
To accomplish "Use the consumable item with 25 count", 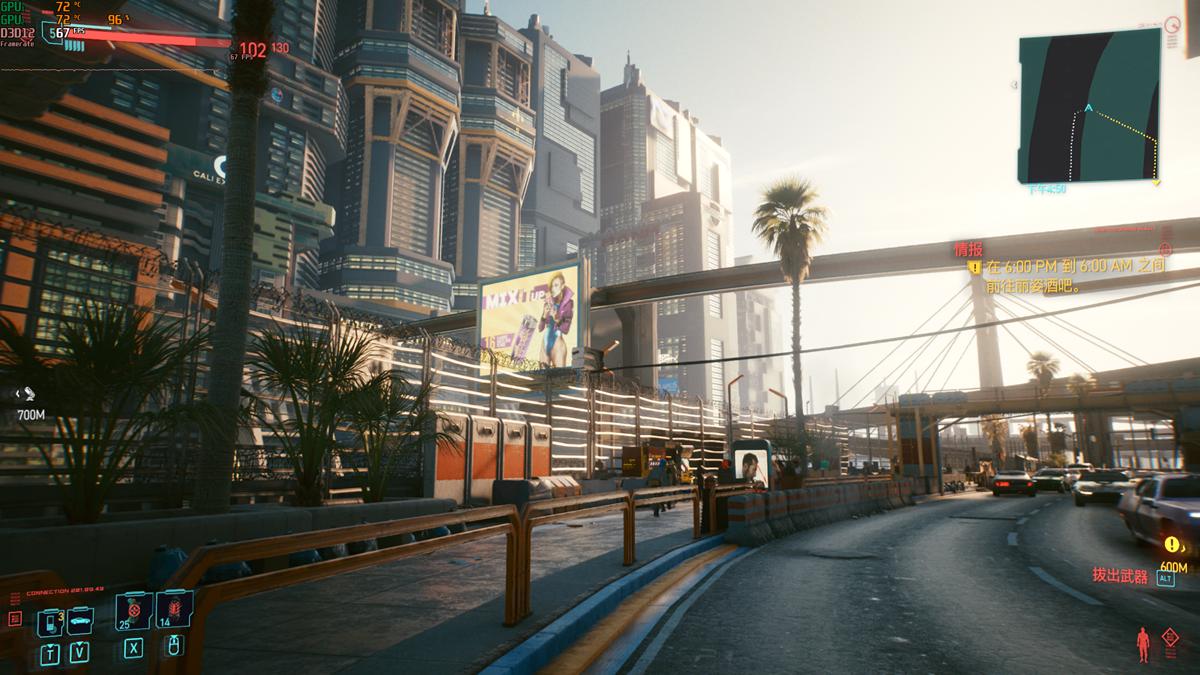I will (x=133, y=610).
